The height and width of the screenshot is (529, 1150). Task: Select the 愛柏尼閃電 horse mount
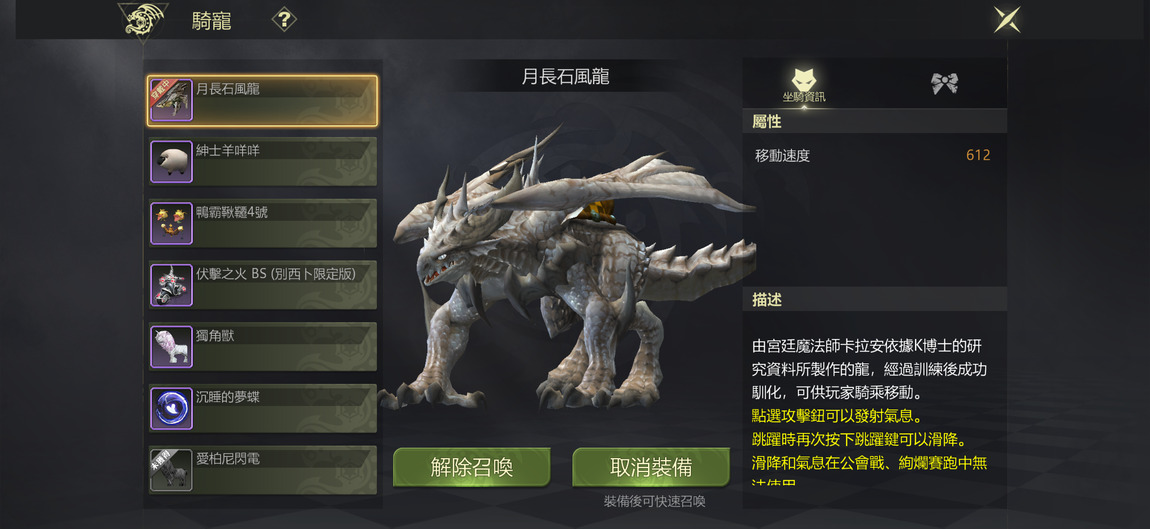pos(262,470)
